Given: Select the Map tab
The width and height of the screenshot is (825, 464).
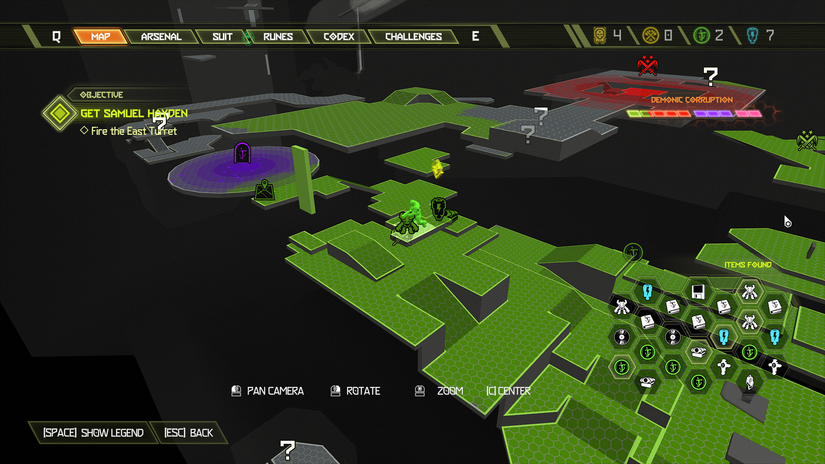Looking at the screenshot, I should click(x=100, y=37).
